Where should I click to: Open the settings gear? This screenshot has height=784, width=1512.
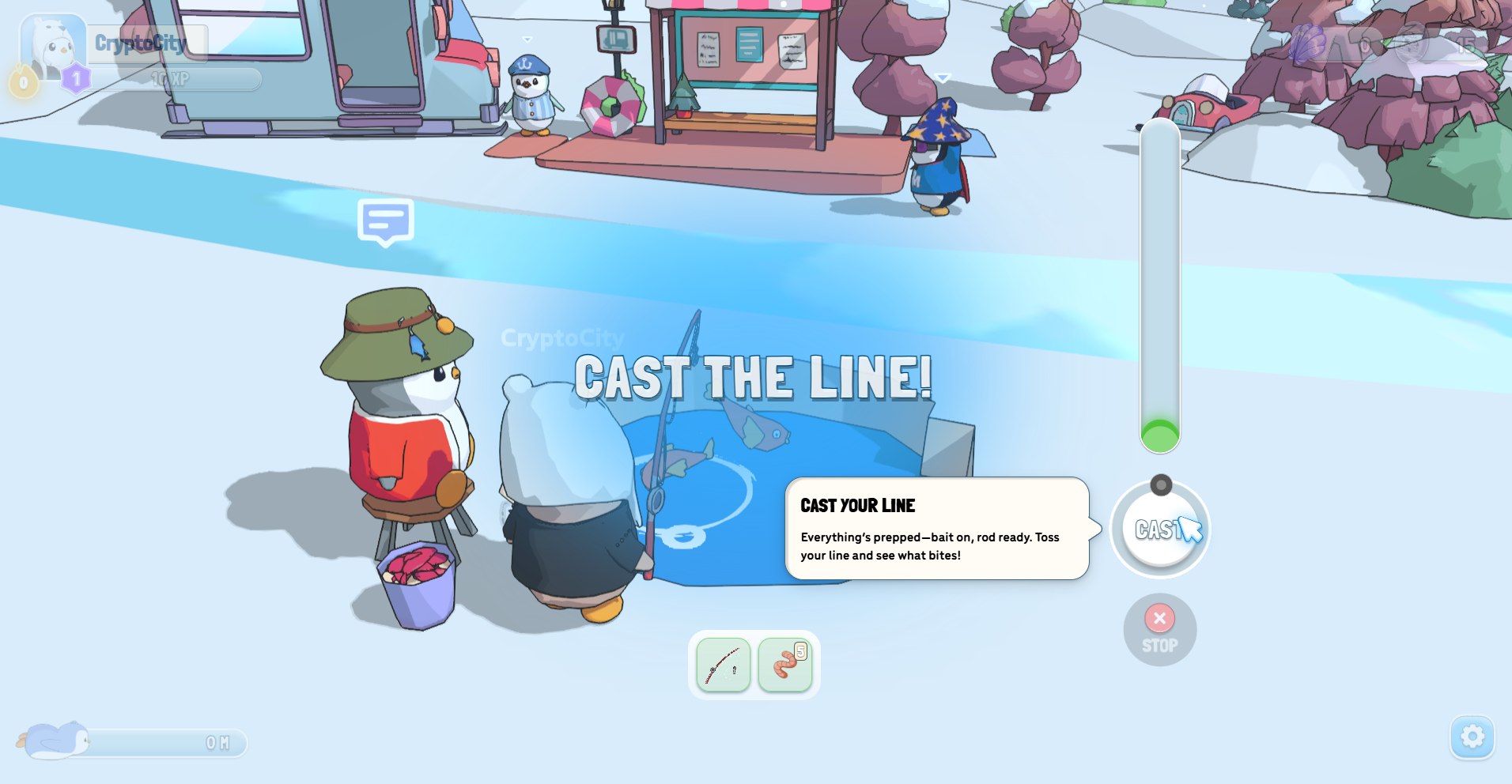(1472, 737)
